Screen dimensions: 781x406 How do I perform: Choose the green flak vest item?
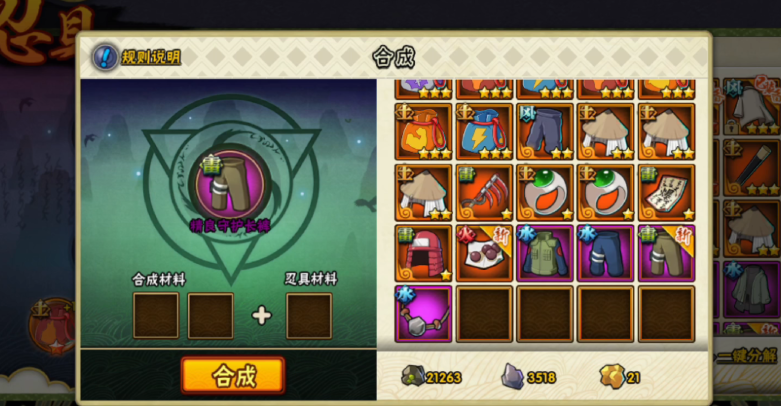click(x=545, y=254)
